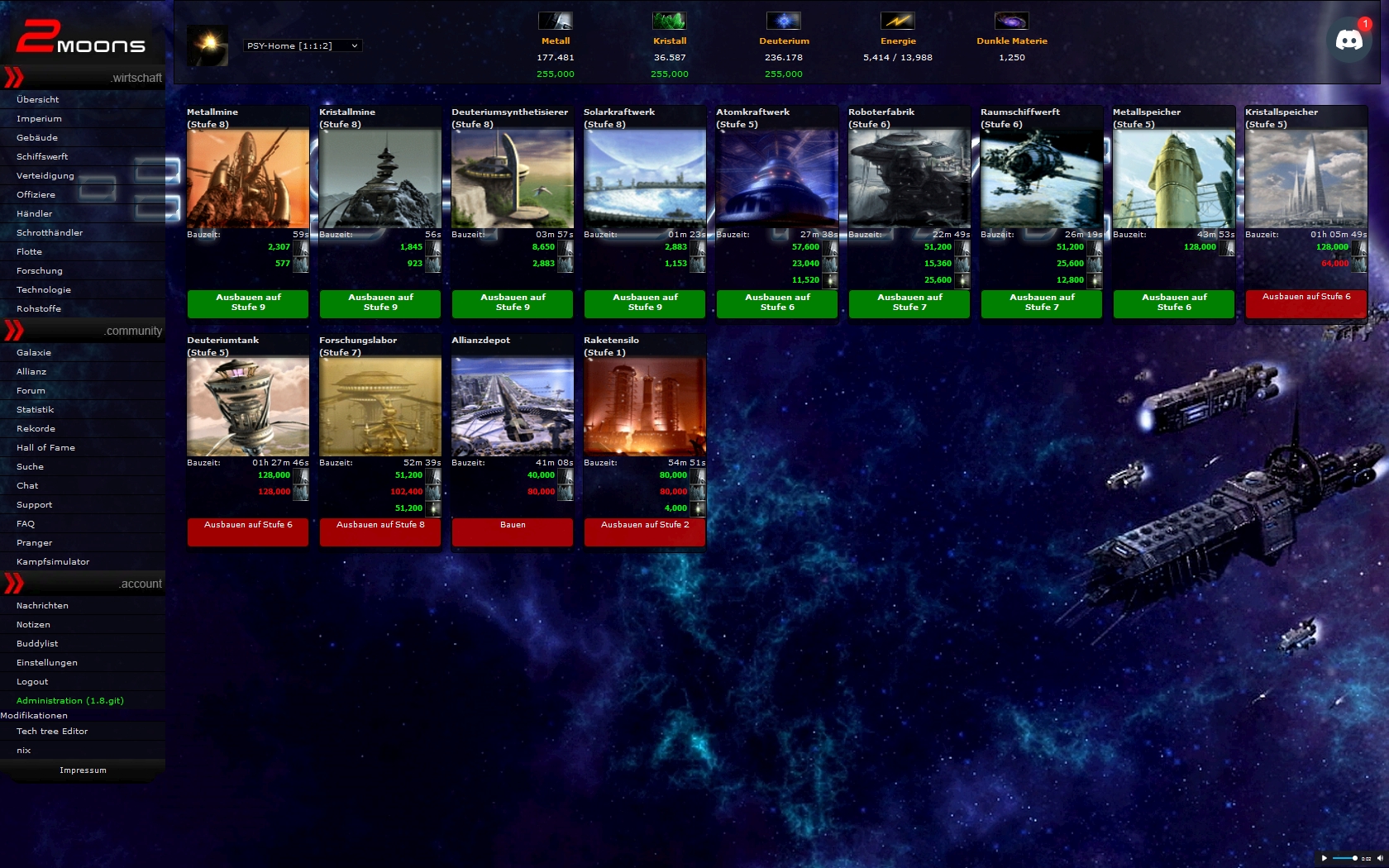
Task: Upgrade Kristallmine to Stufe 9
Action: coord(380,303)
